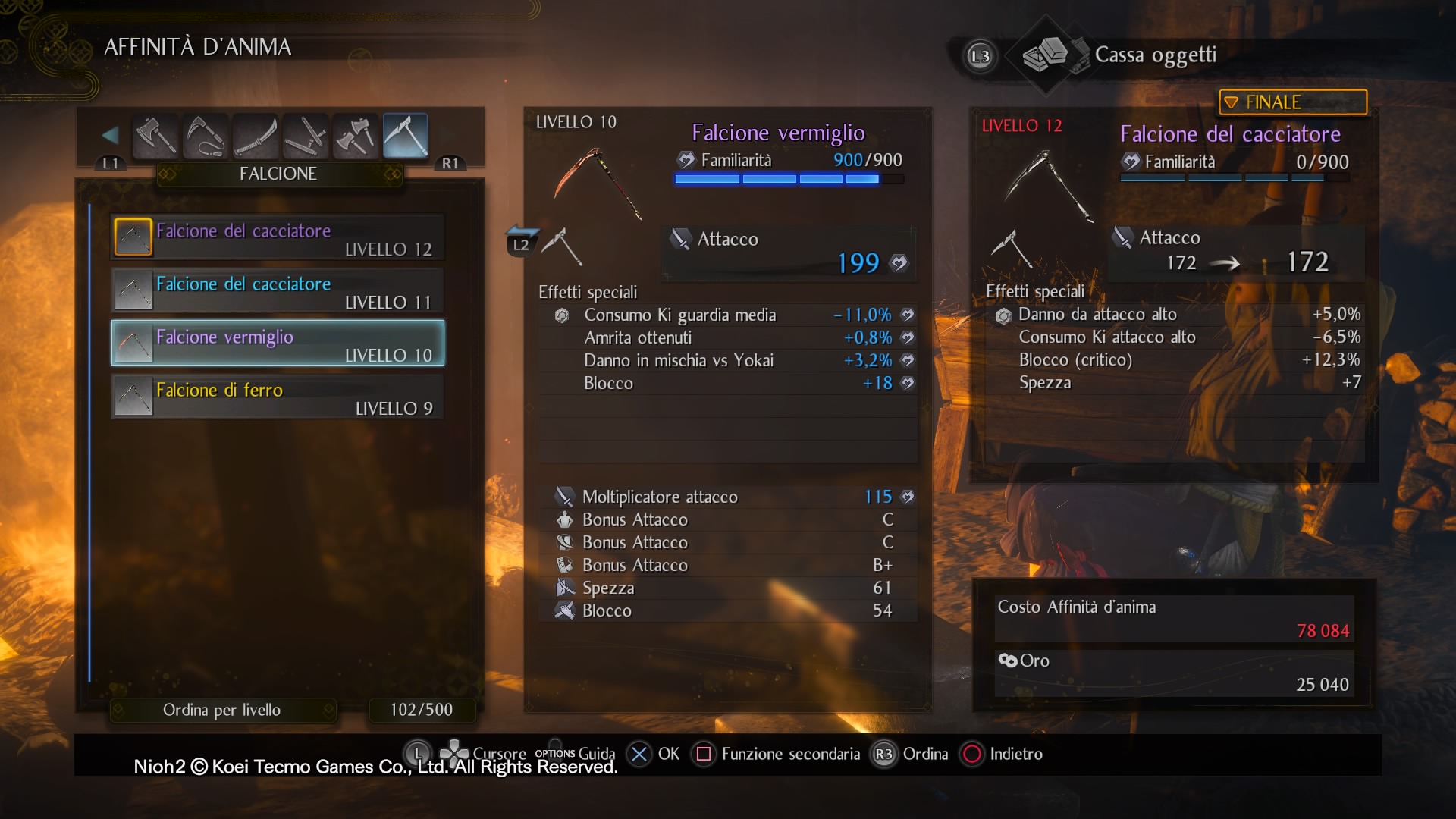Click the FINALE result label

(x=1292, y=102)
